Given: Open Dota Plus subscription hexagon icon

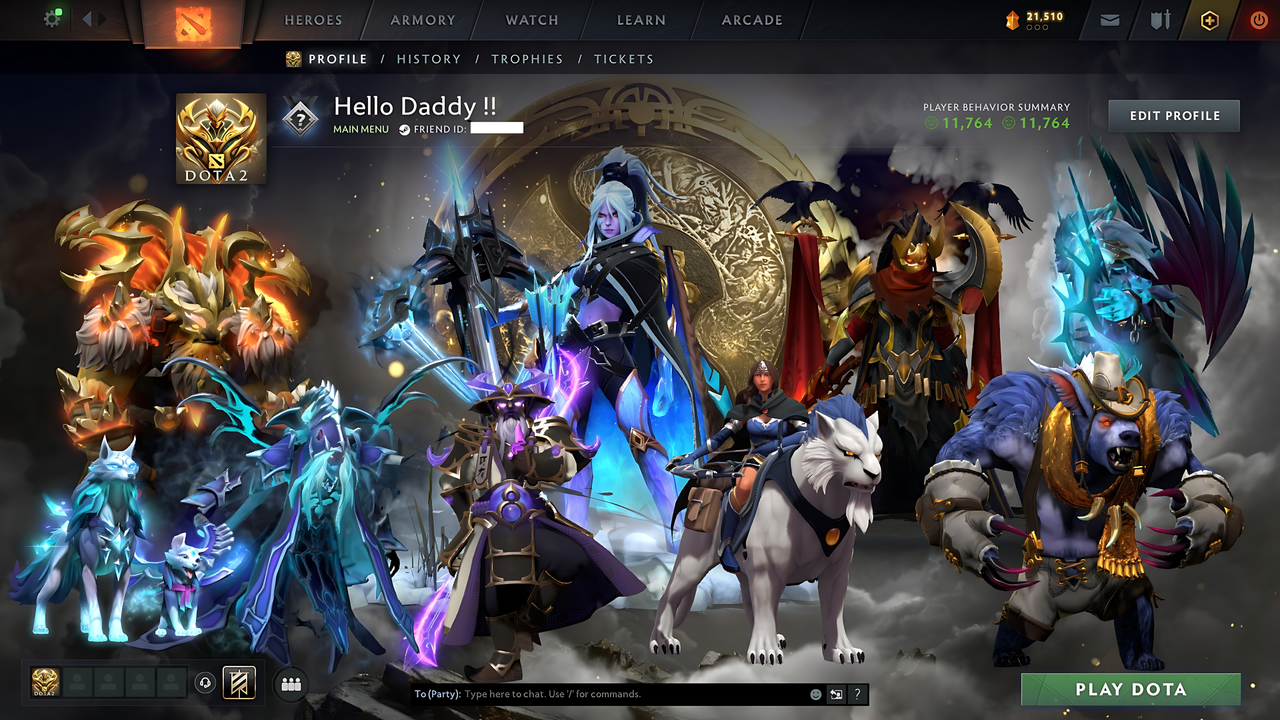Looking at the screenshot, I should pyautogui.click(x=1208, y=19).
